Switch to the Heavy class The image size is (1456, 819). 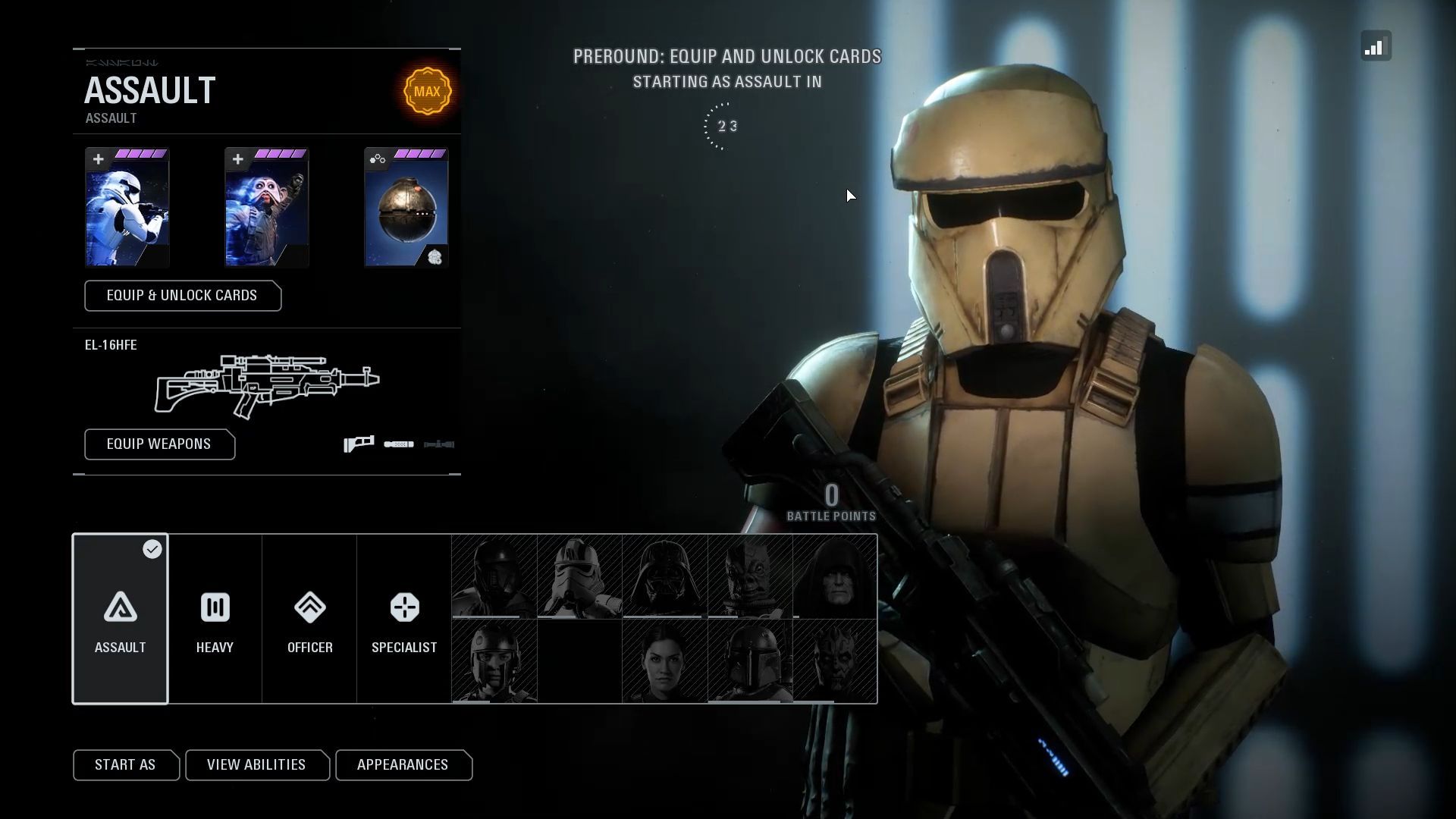(x=215, y=619)
